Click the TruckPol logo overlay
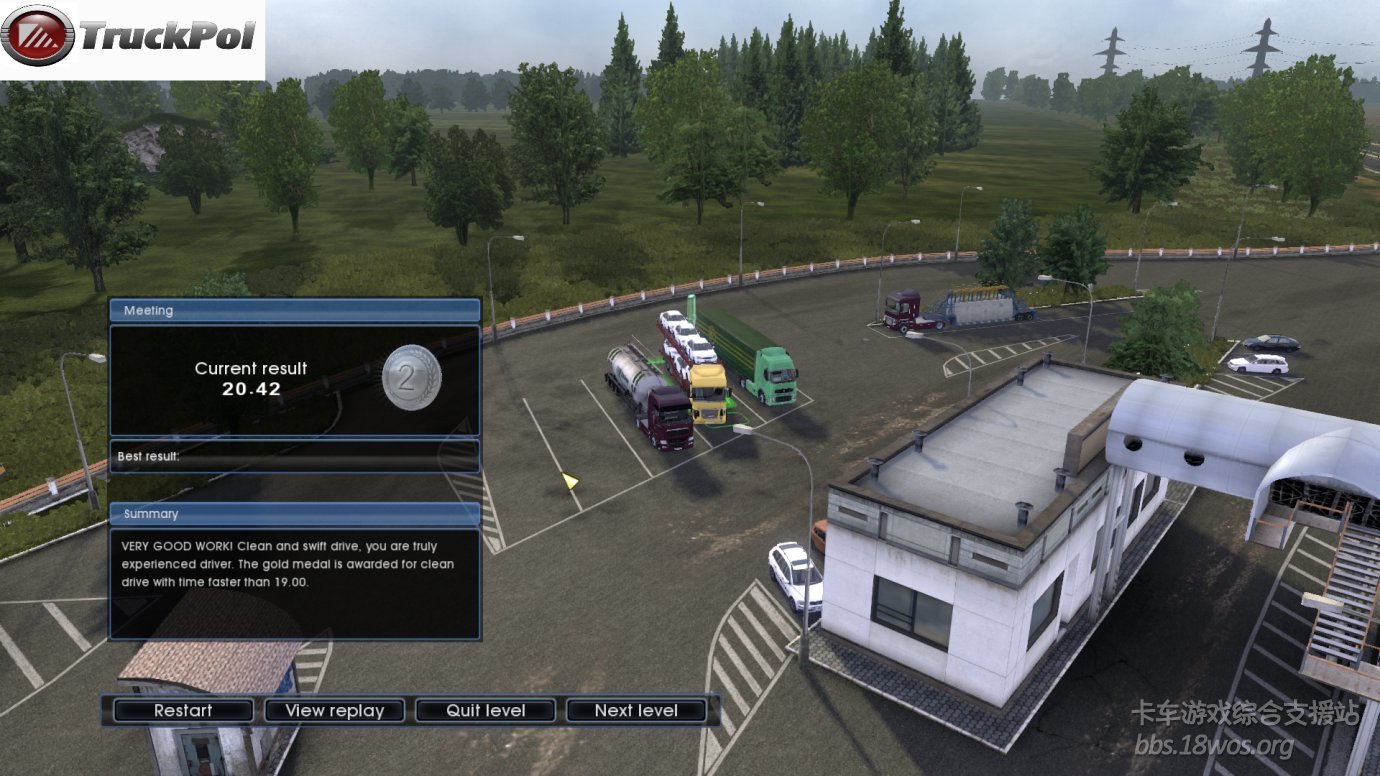 pos(132,38)
